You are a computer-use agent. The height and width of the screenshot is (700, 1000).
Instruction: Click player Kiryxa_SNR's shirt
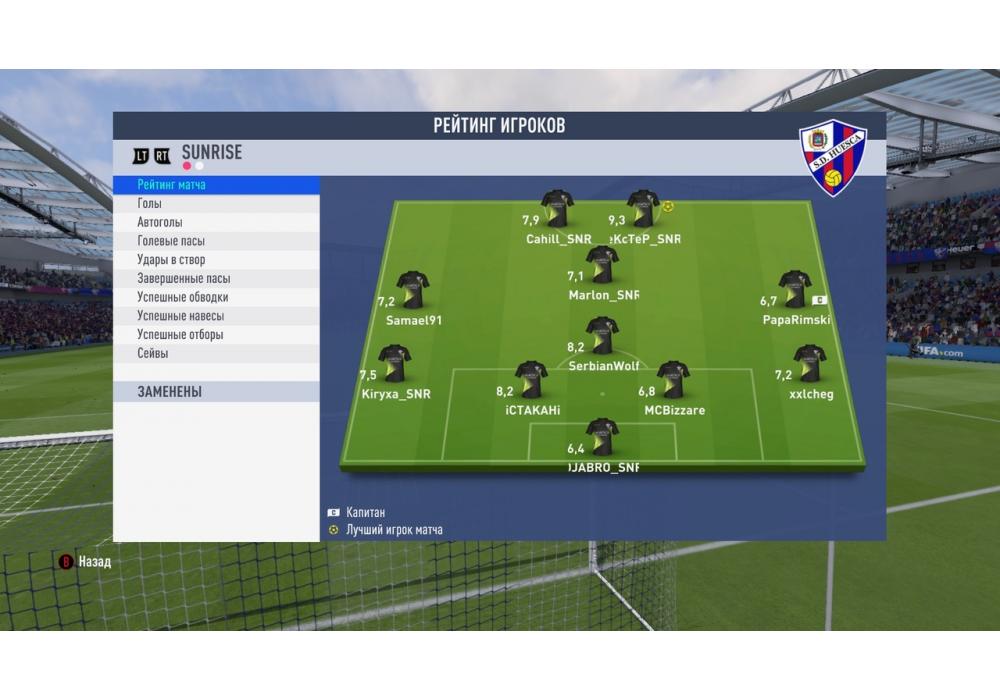[x=393, y=365]
